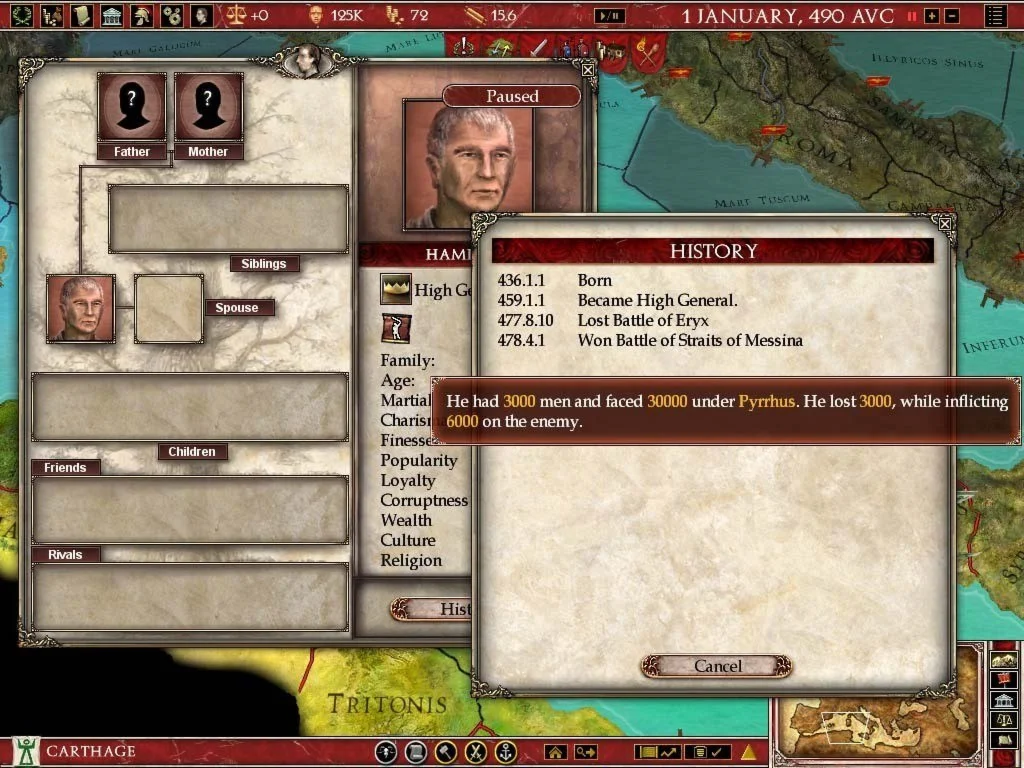The image size is (1024, 768).
Task: Open the temple building icon in top bar
Action: 112,15
